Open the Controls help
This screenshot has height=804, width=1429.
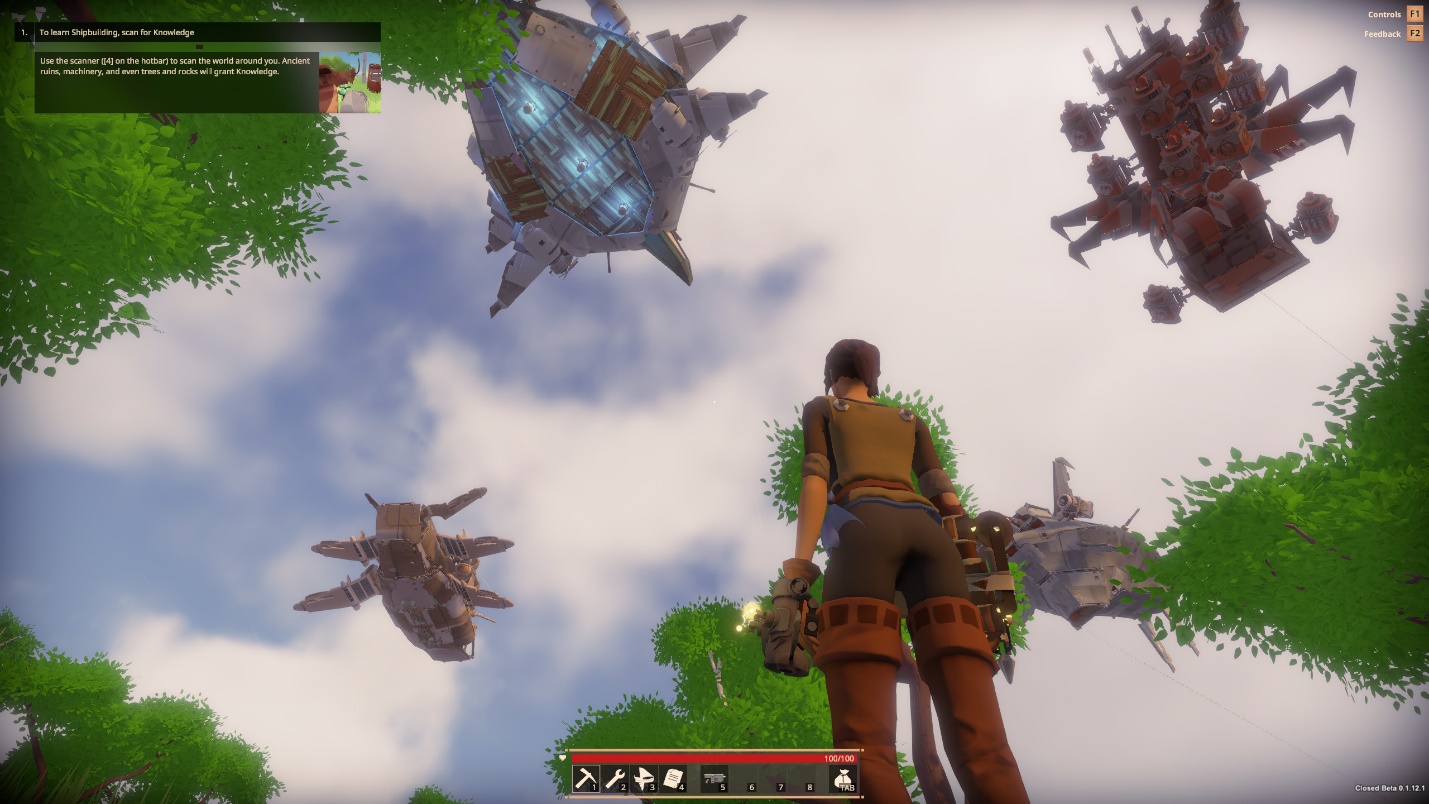click(x=1414, y=14)
